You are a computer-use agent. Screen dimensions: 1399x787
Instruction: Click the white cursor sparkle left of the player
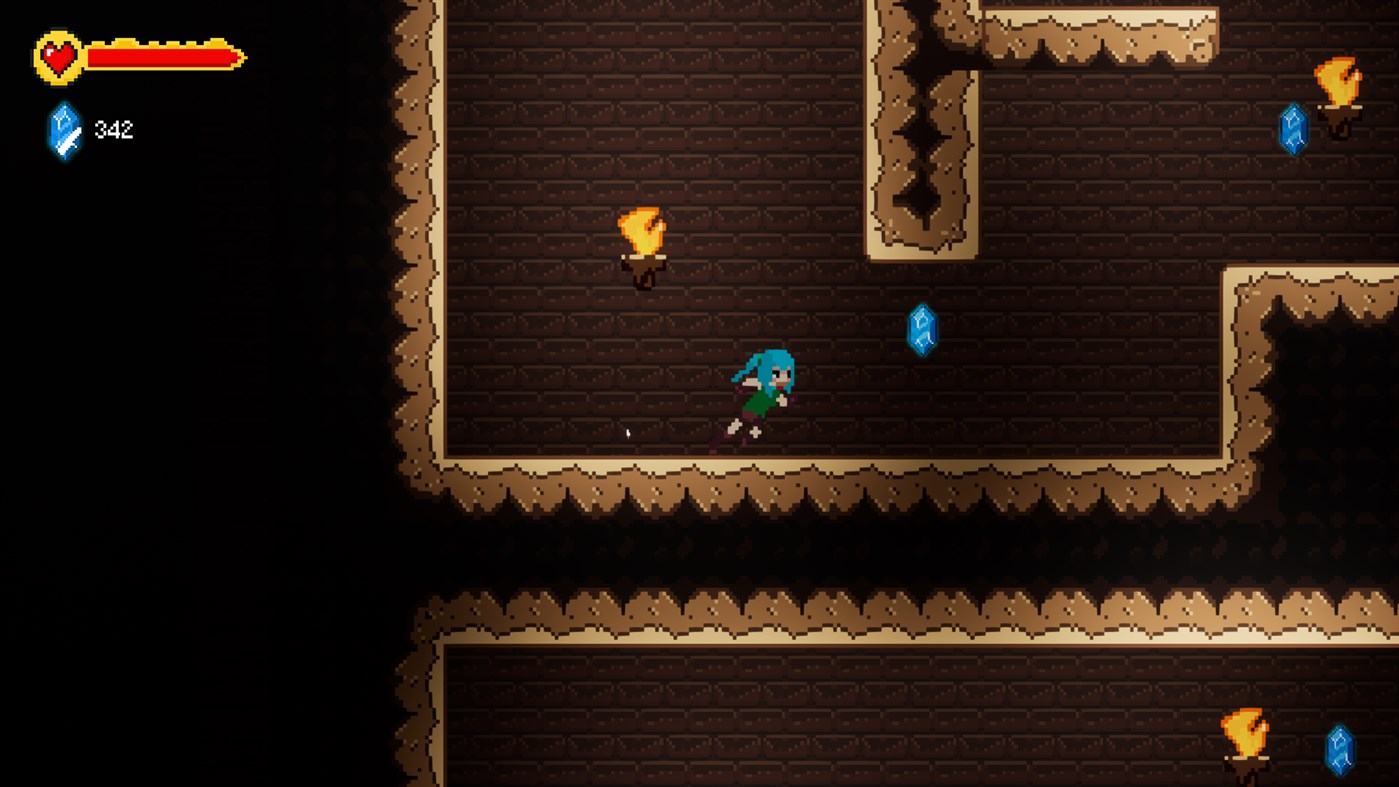click(628, 432)
